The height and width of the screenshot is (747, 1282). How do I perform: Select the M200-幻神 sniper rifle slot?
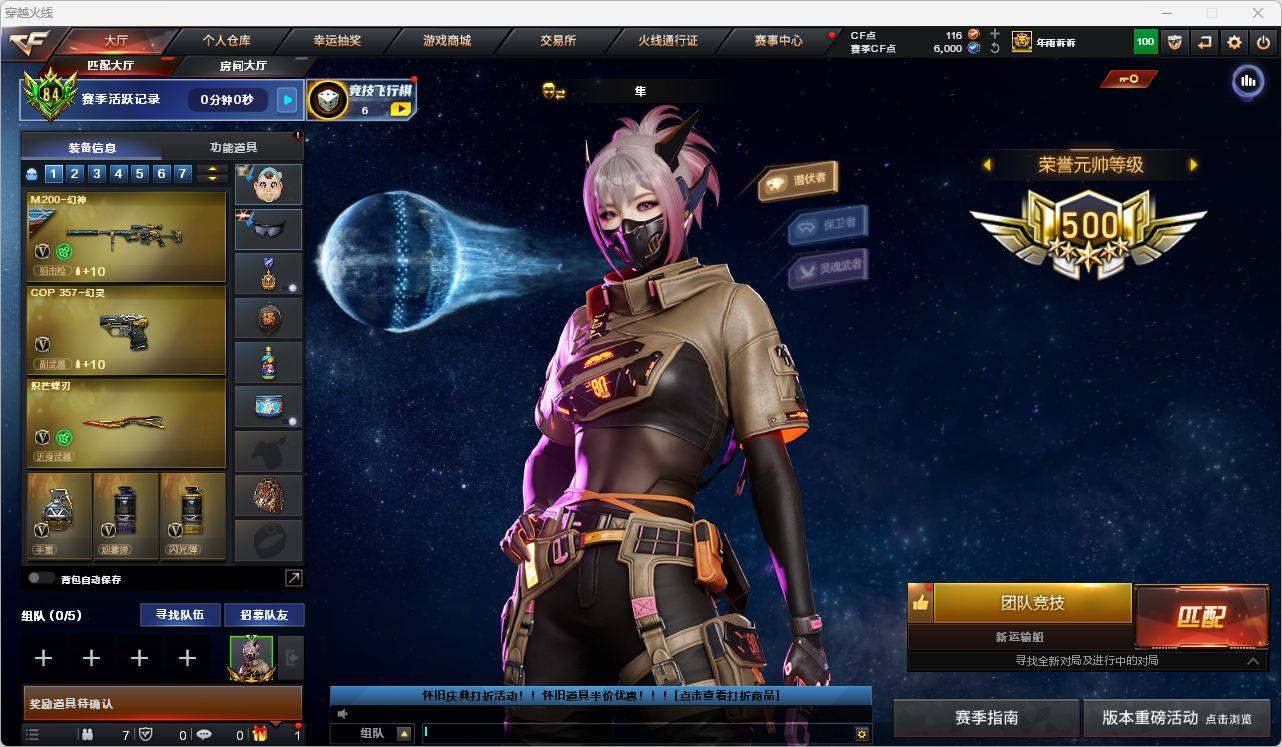[126, 237]
